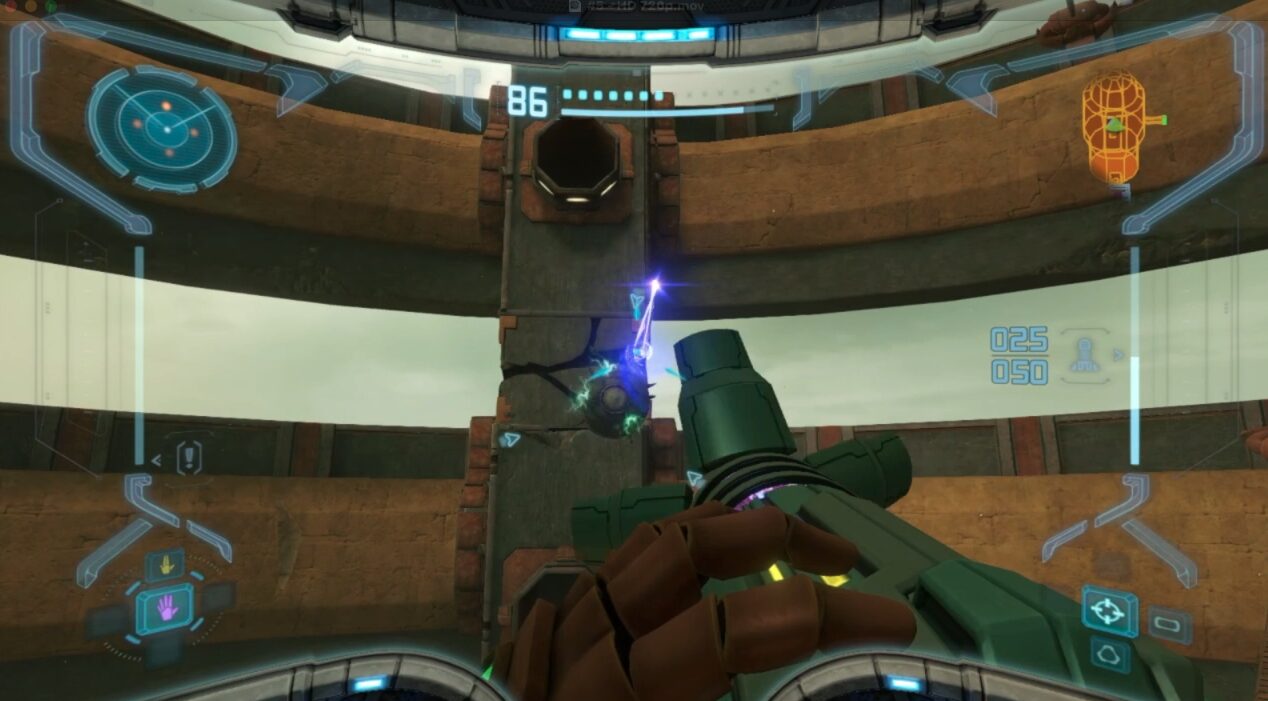Click the circular enemy radar
The height and width of the screenshot is (701, 1268).
click(162, 127)
